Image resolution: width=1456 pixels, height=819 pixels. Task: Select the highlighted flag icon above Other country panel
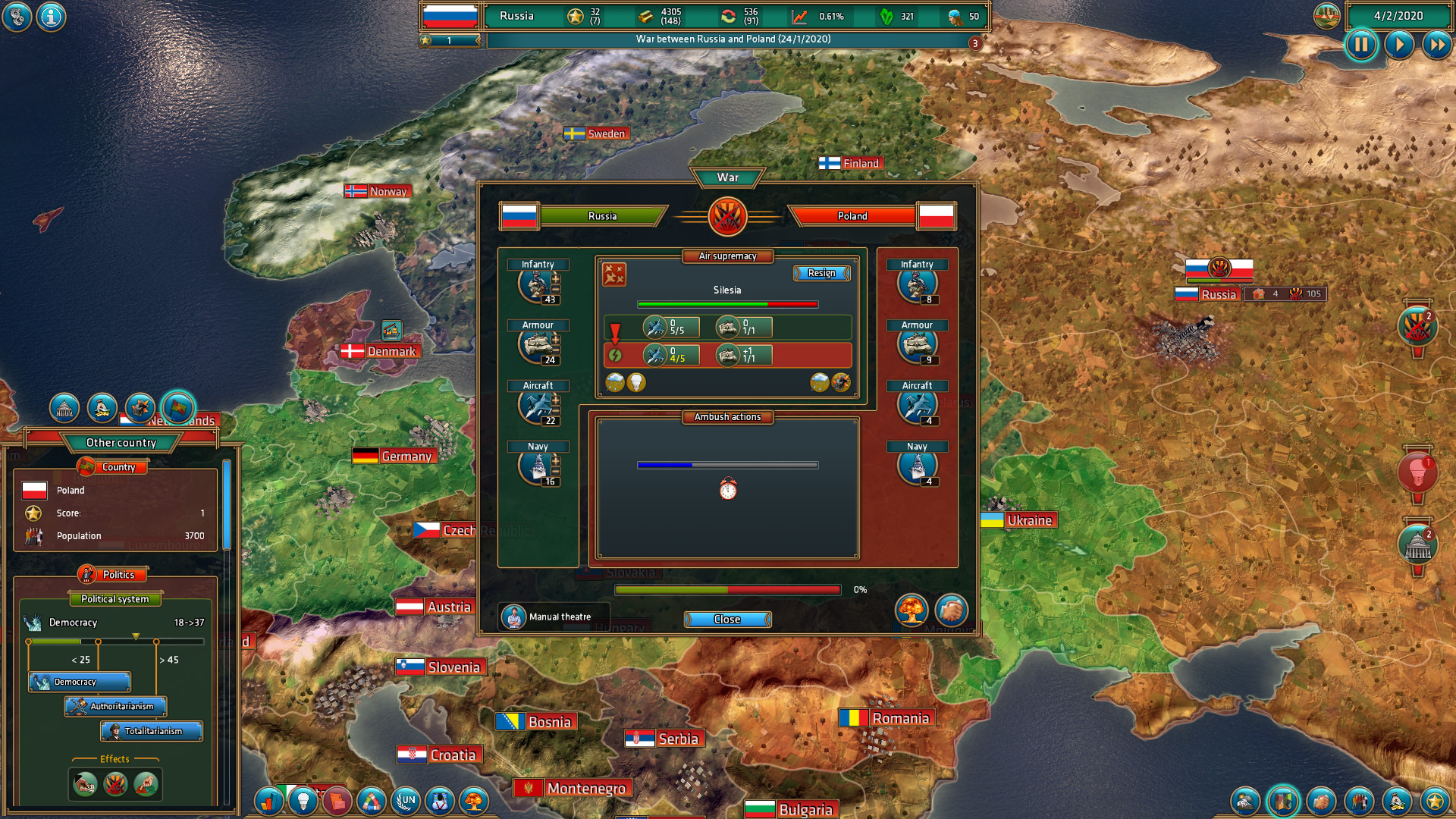pos(179,408)
